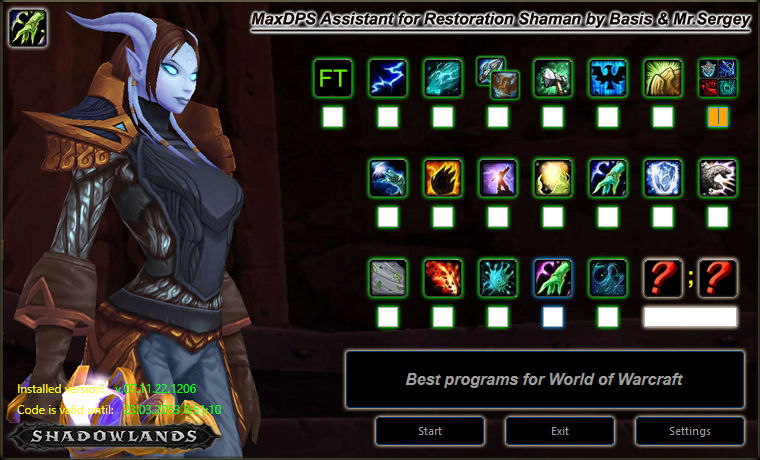Pick the red fiery meteor icon
The width and height of the screenshot is (760, 460).
(443, 277)
